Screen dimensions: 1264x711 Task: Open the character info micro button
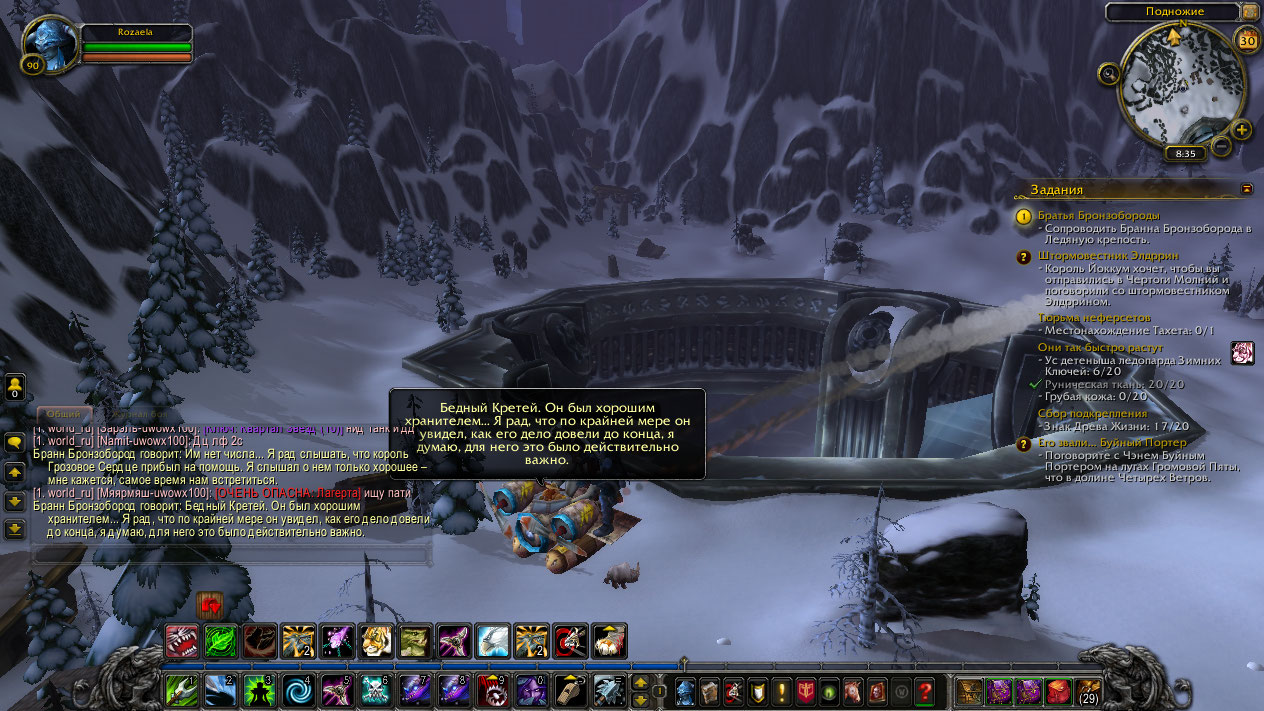click(685, 691)
